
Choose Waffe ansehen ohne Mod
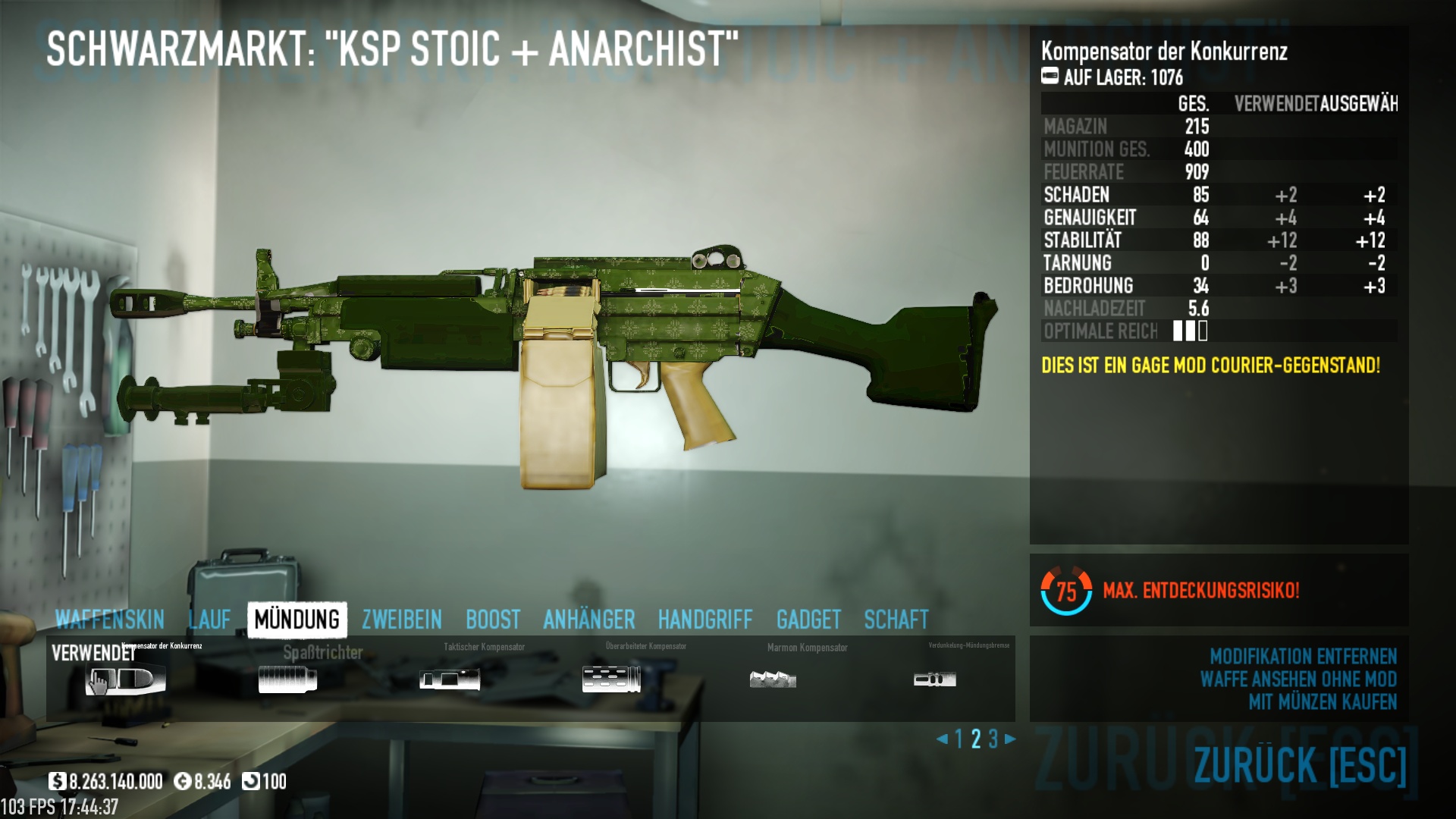click(1298, 679)
